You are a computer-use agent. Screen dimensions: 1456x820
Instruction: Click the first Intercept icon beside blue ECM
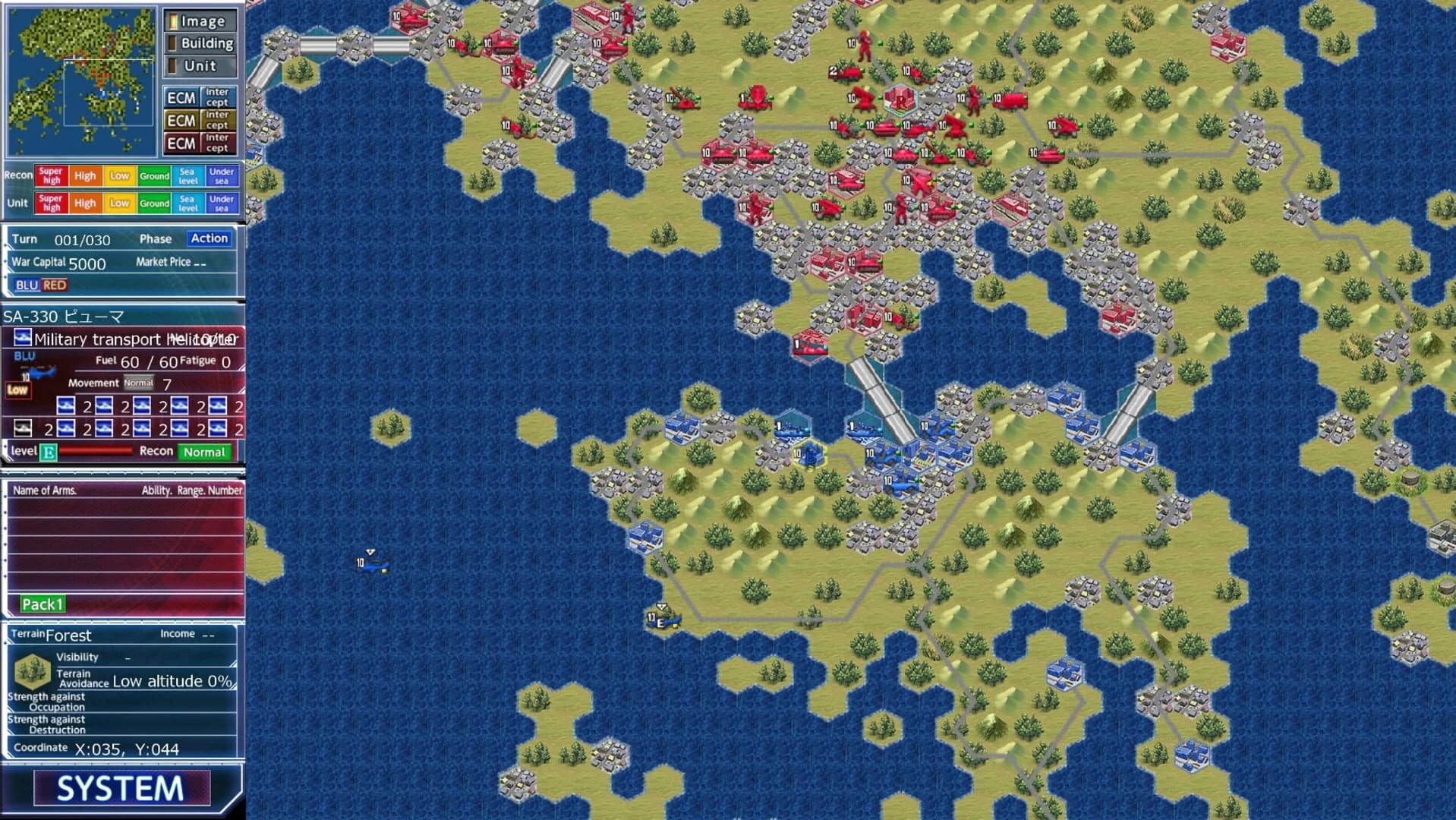pos(218,96)
